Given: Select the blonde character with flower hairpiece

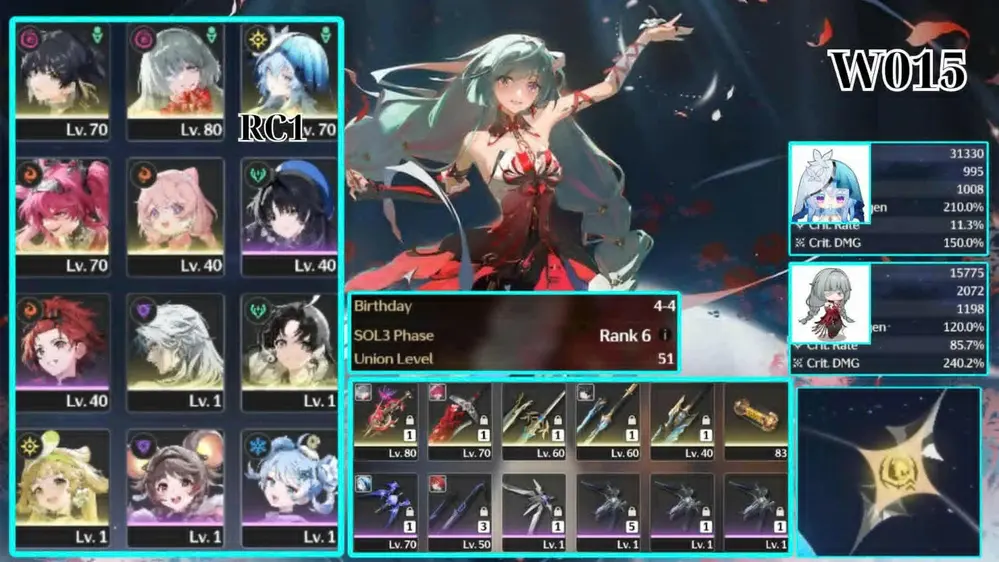Looking at the screenshot, I should click(x=63, y=486).
